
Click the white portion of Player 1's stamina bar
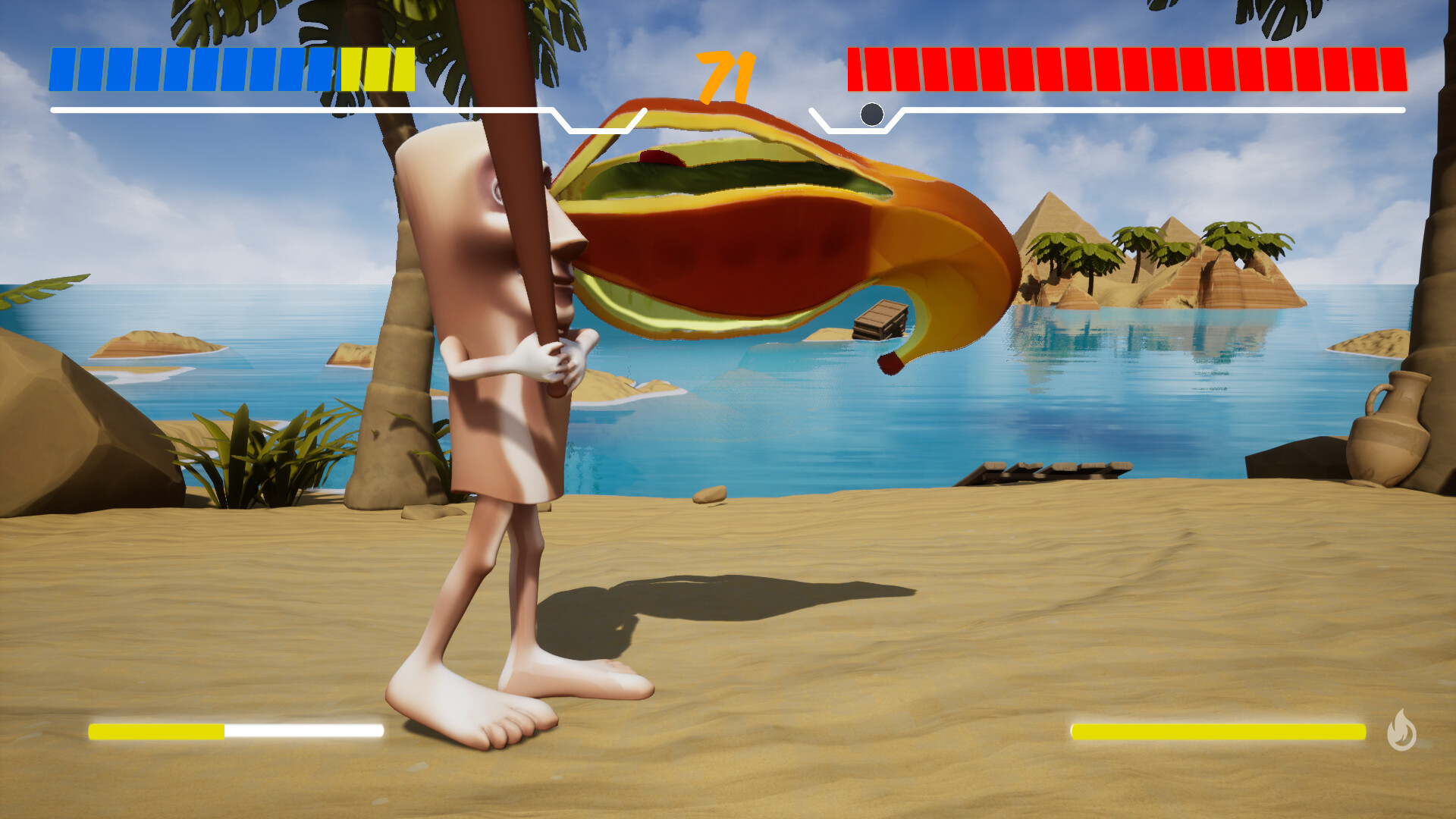coord(303,733)
